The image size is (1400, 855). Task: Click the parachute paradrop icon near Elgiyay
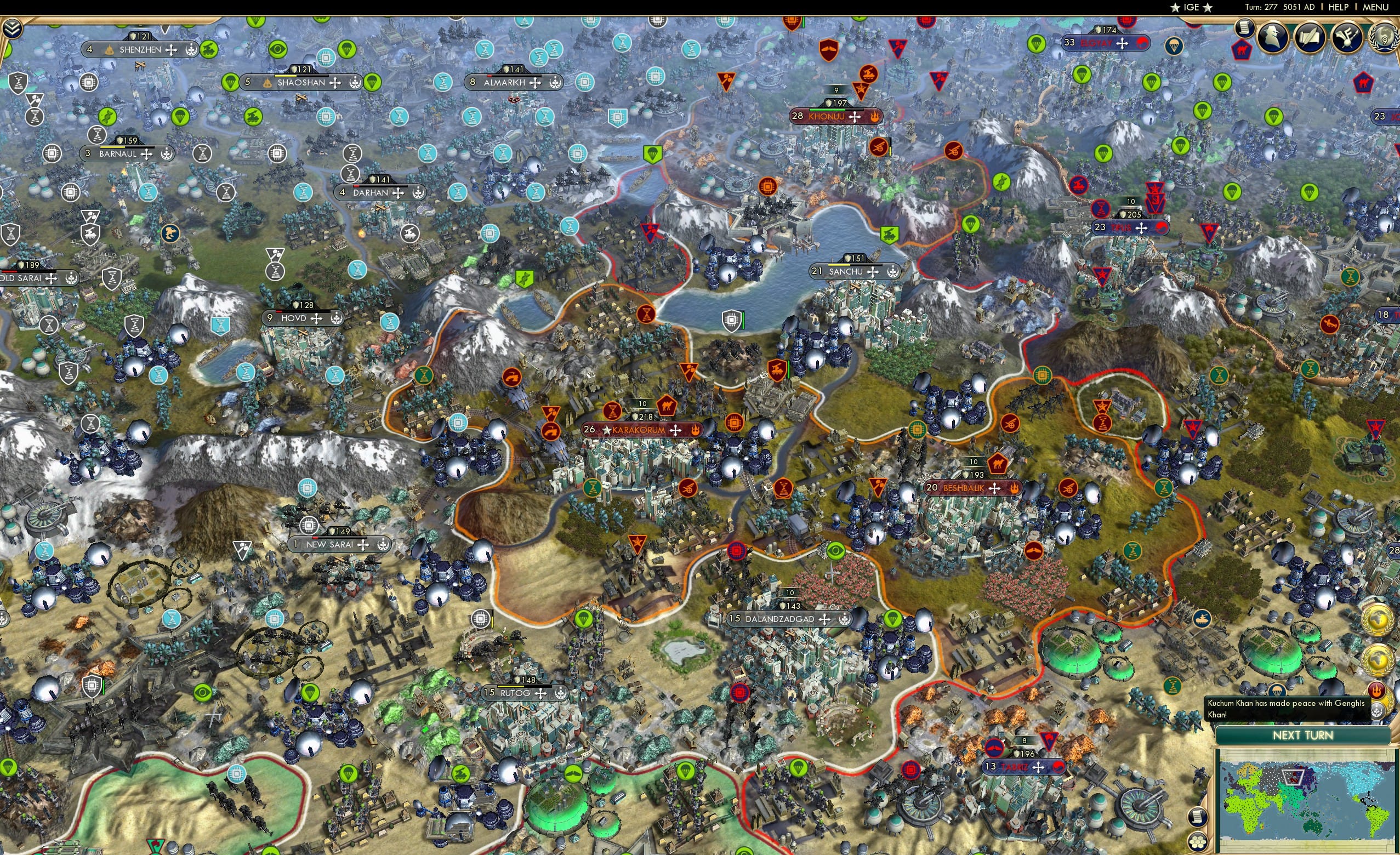1174,48
